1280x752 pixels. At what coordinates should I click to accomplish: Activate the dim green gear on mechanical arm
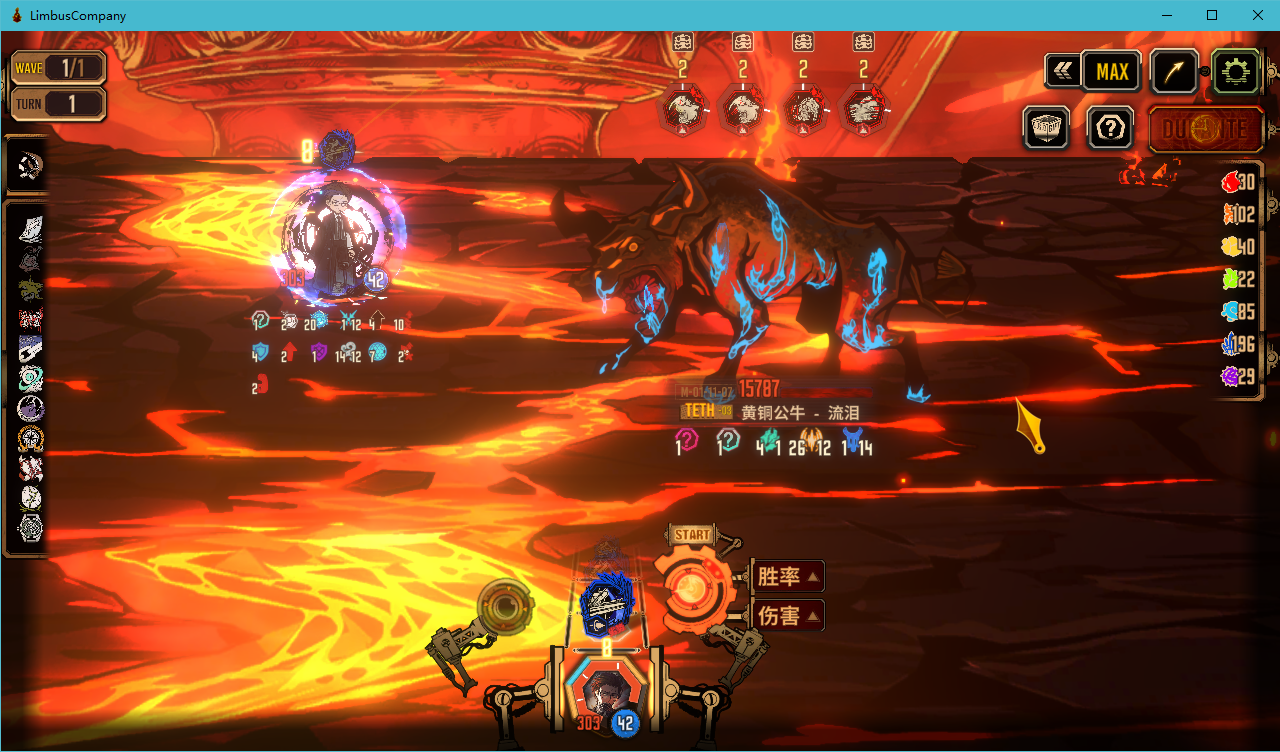[505, 604]
